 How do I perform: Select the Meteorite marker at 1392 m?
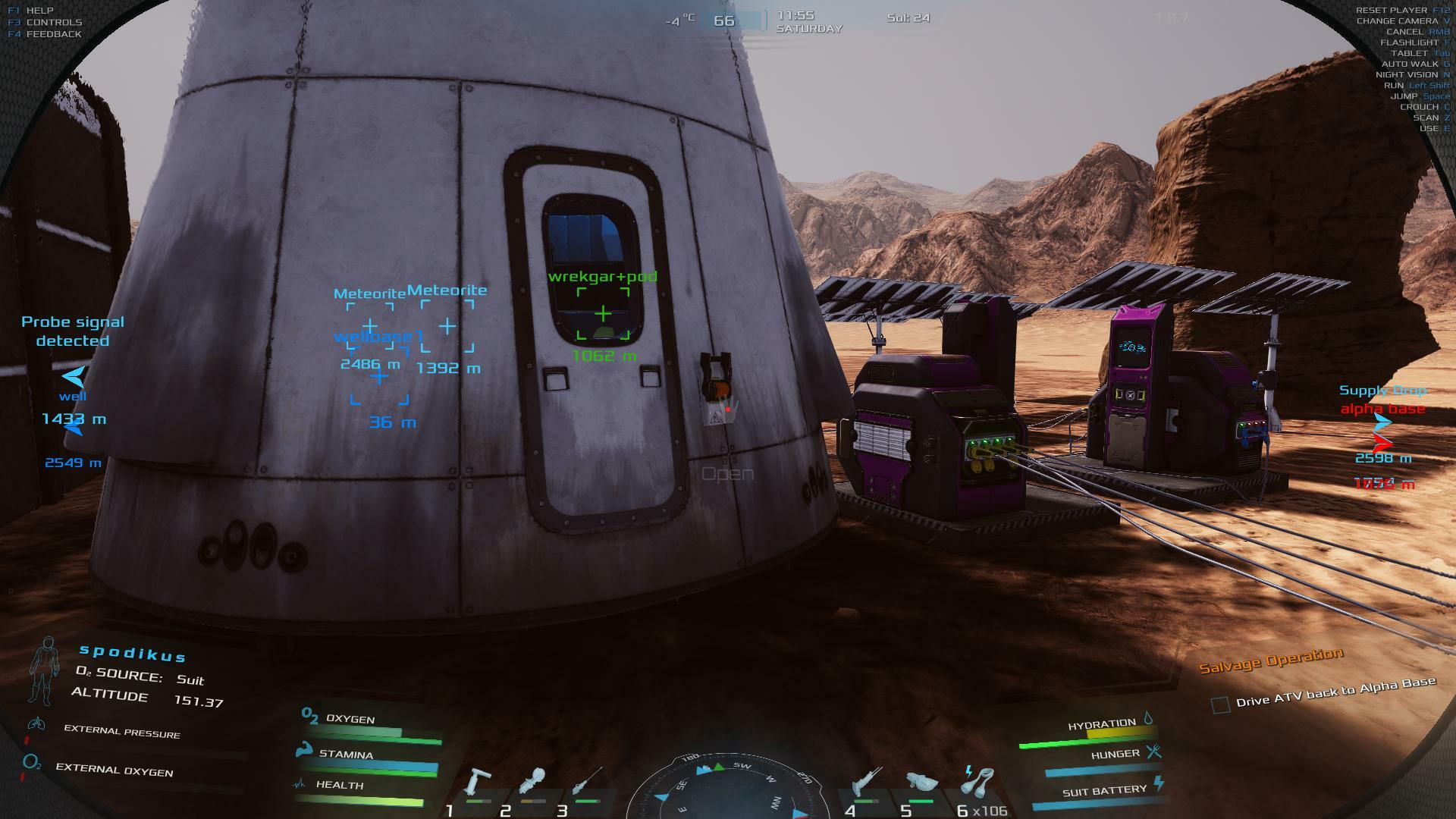447,326
